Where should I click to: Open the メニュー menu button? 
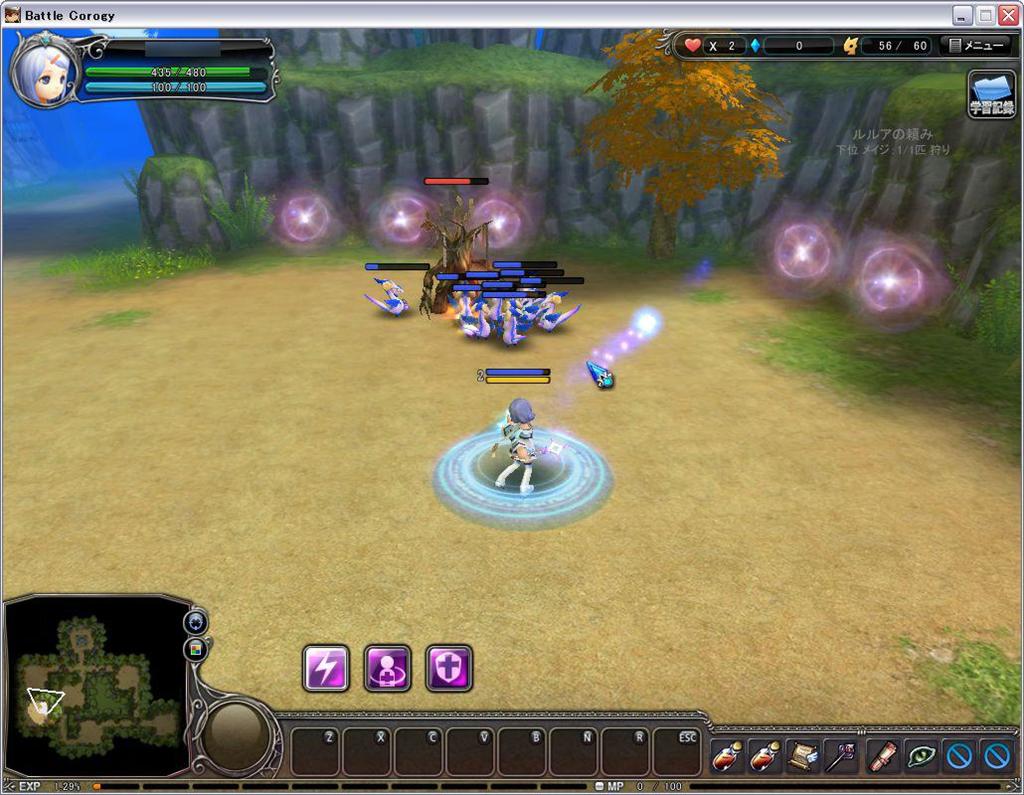click(977, 46)
